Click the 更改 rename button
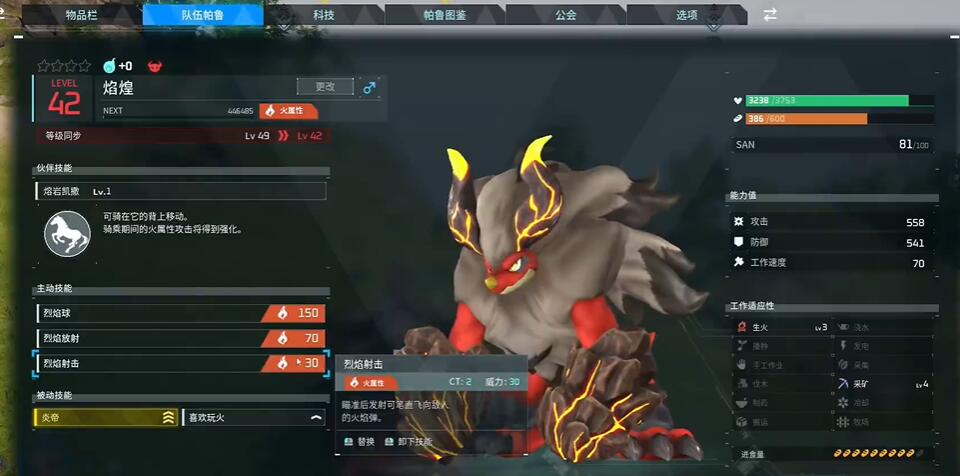Screen dimensions: 960x476 (x=325, y=87)
